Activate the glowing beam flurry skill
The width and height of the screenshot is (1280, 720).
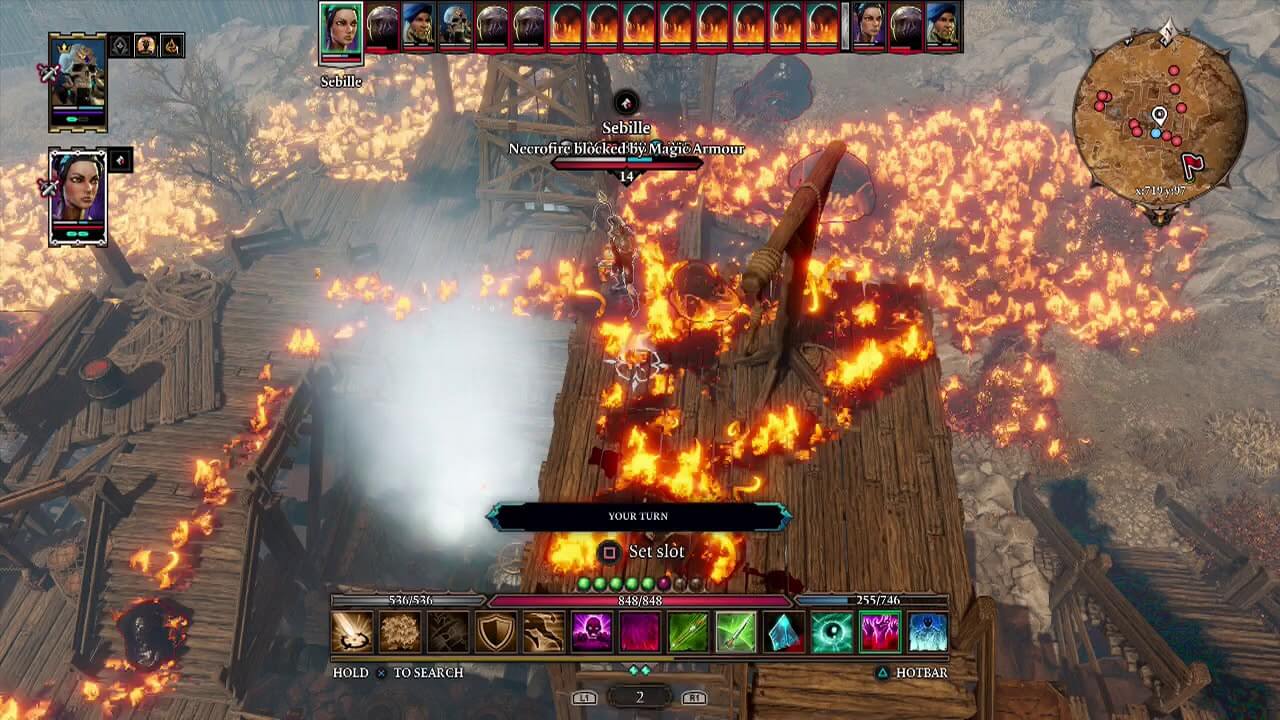[352, 632]
